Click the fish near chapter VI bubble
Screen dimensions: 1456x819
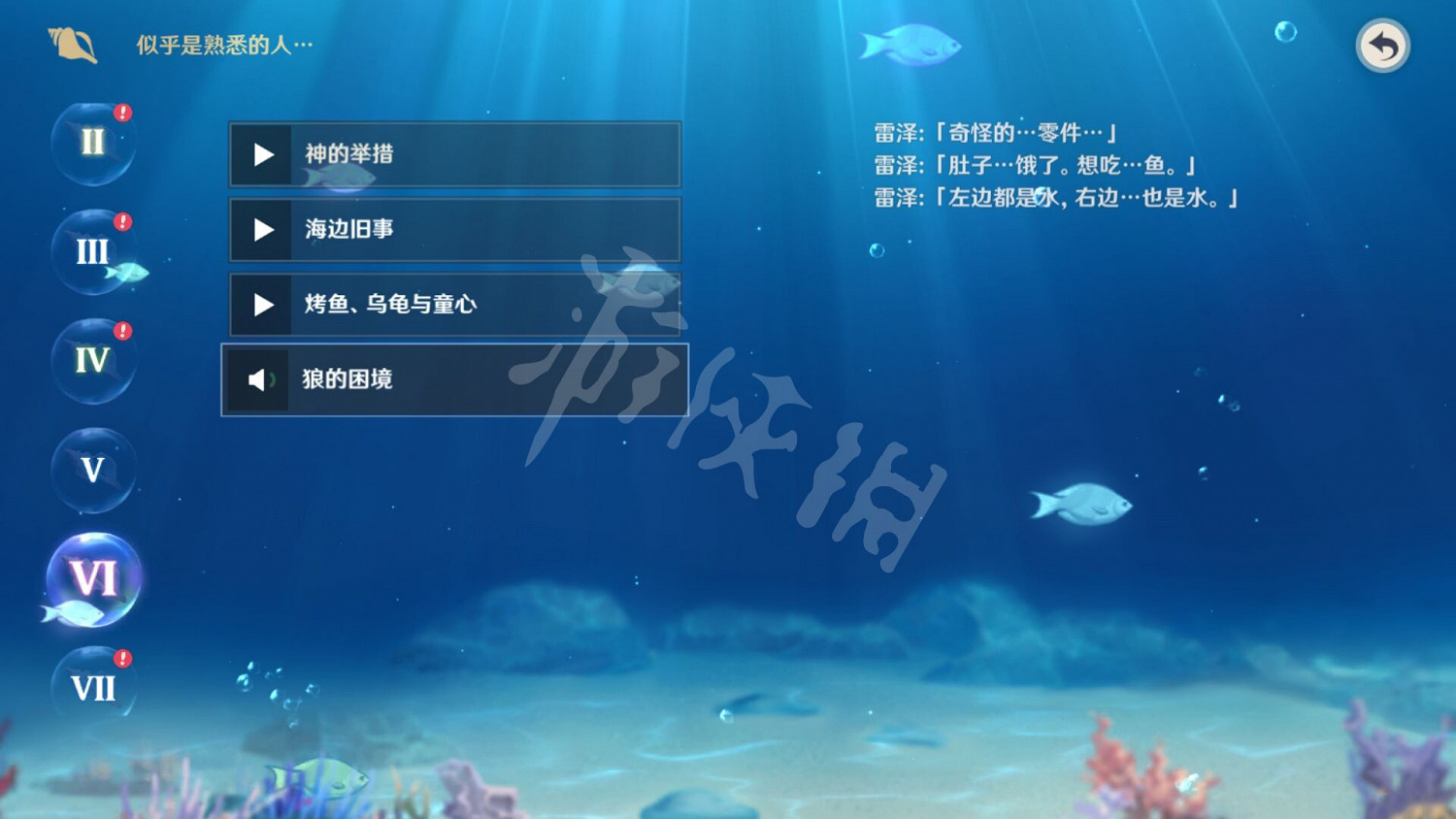(x=76, y=612)
